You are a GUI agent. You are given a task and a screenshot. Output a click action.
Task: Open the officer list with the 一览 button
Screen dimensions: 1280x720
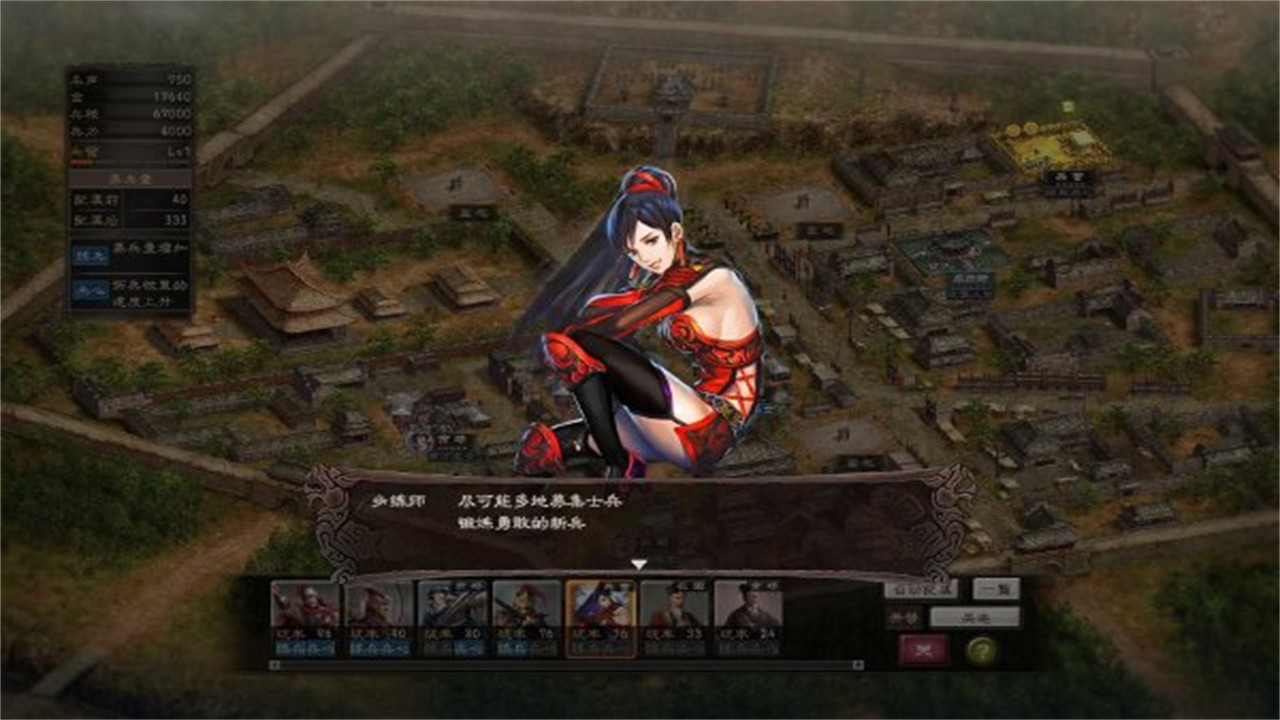pos(996,589)
